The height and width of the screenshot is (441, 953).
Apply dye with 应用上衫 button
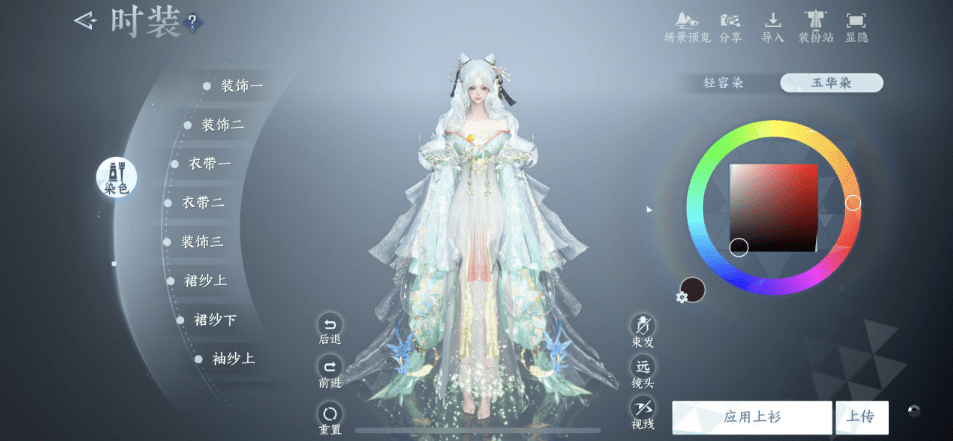click(x=751, y=417)
